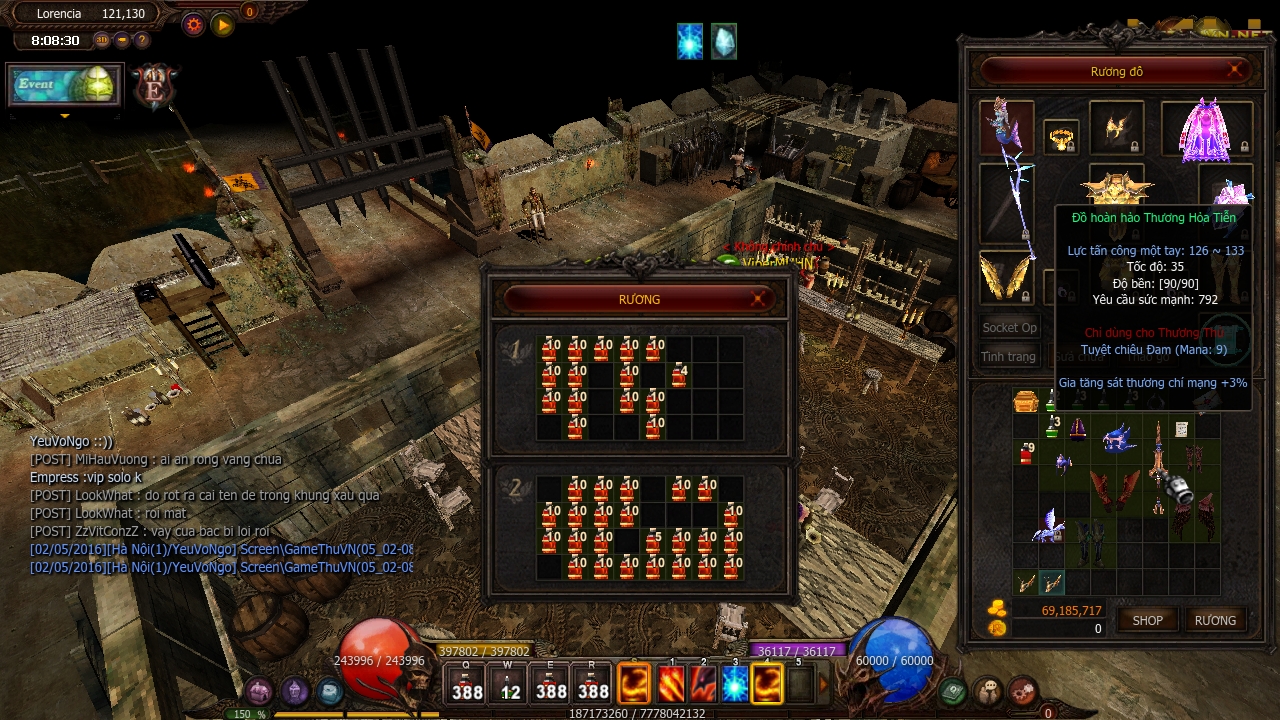Click the orange gear settings icon
This screenshot has width=1280, height=720.
(x=194, y=25)
